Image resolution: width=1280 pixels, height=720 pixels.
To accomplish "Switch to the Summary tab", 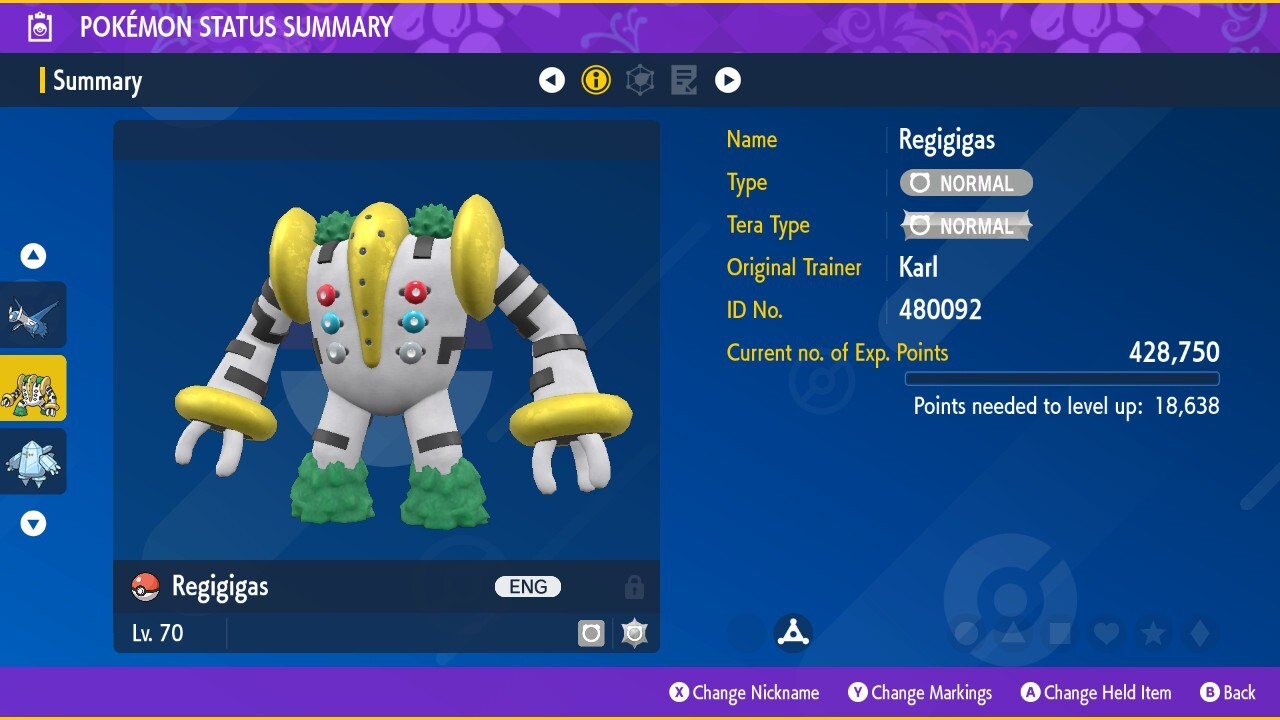I will [97, 80].
